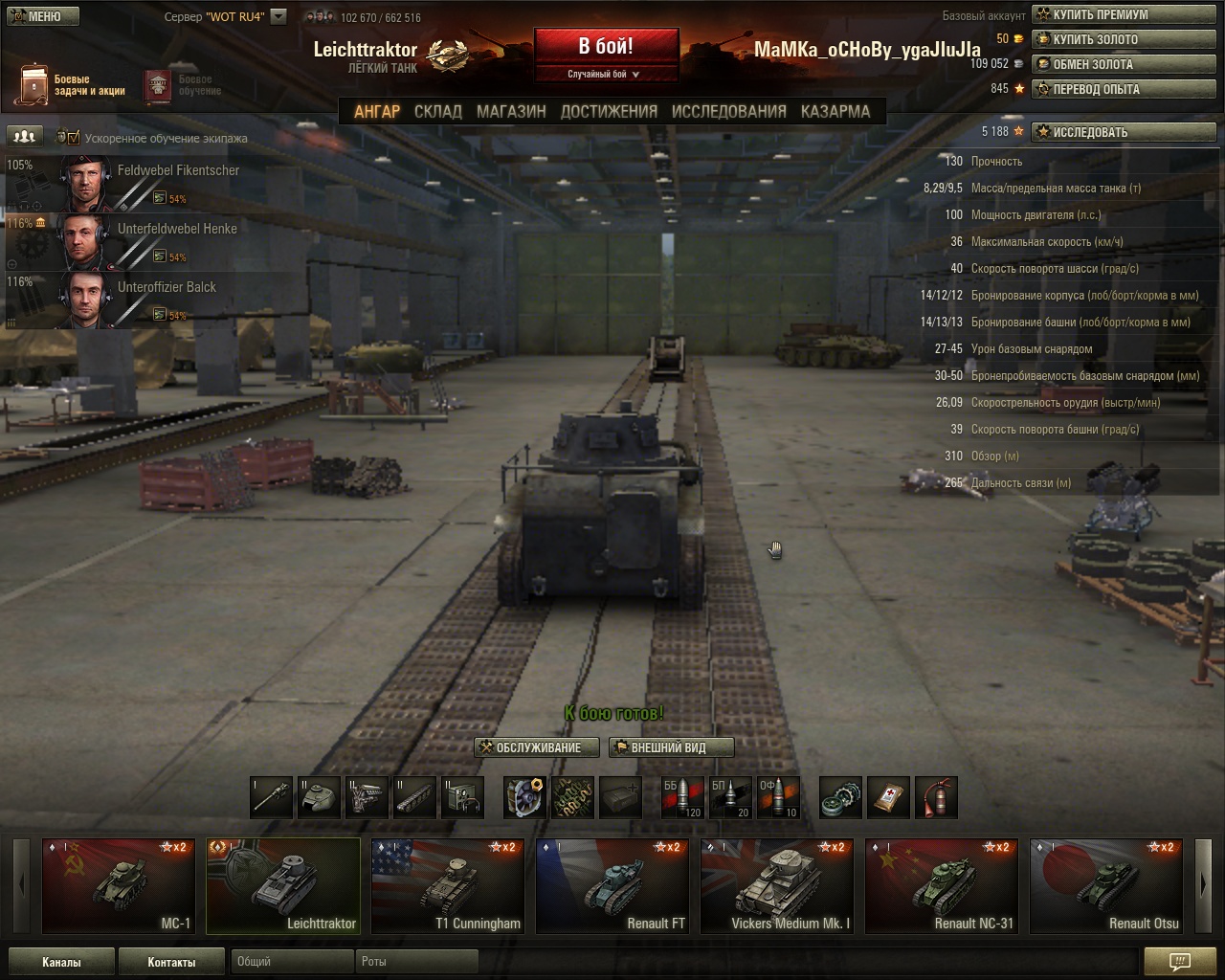Switch to the КАЗАРМА tab
The image size is (1225, 980).
point(835,111)
